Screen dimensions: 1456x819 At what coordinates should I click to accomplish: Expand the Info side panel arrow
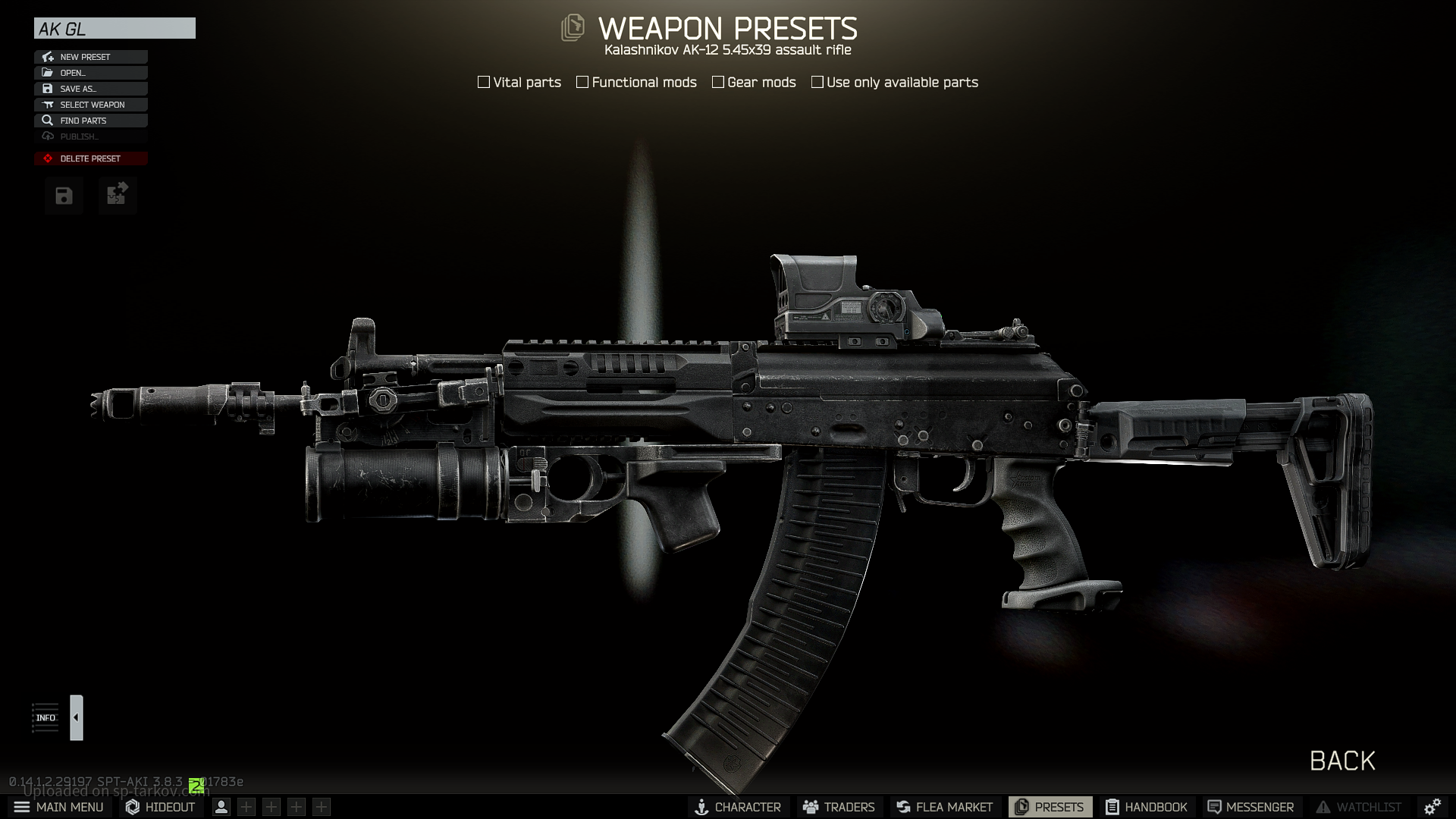pos(76,717)
